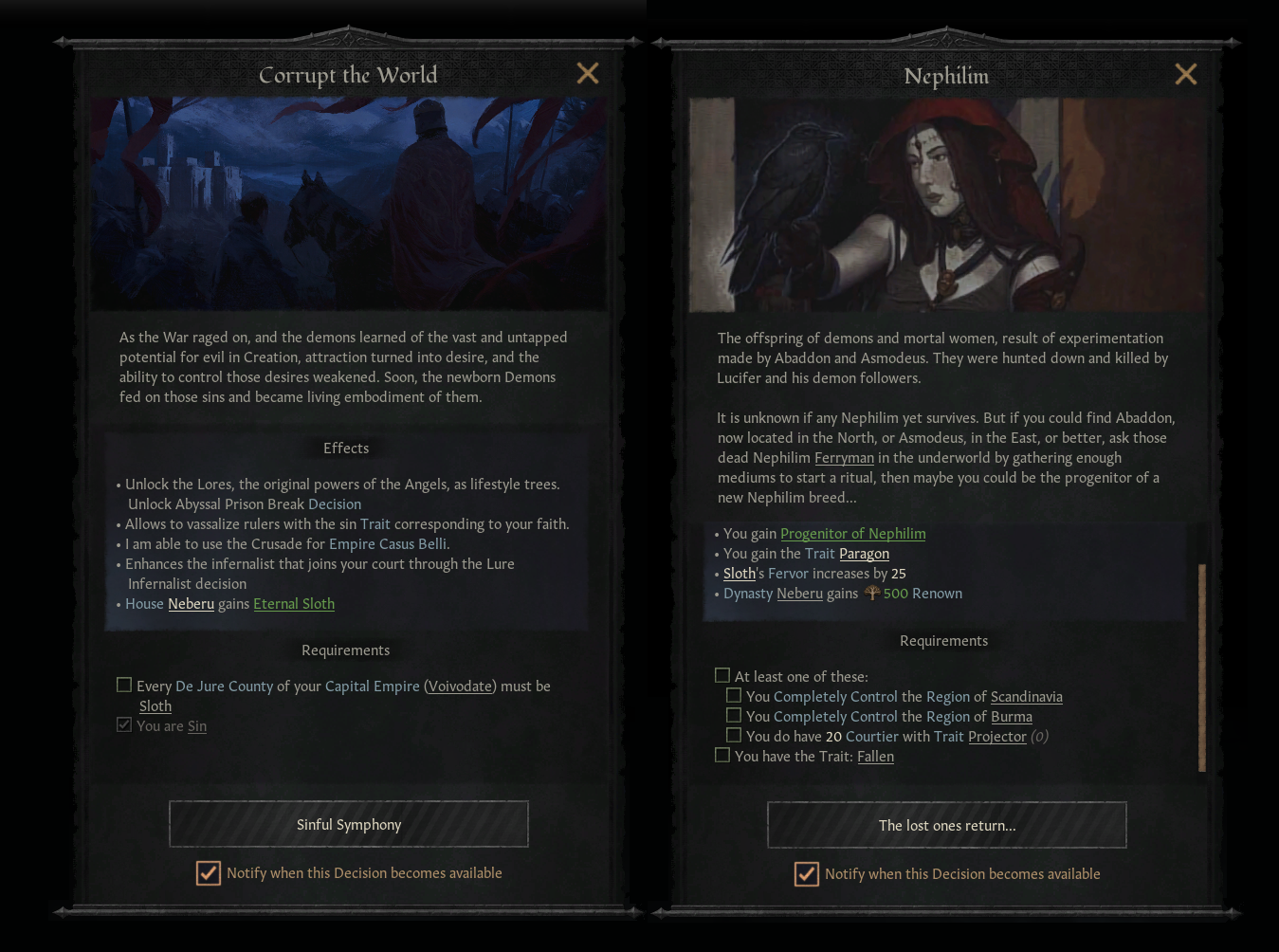The image size is (1279, 952).
Task: Click the Nephilim portrait artwork
Action: coord(946,205)
